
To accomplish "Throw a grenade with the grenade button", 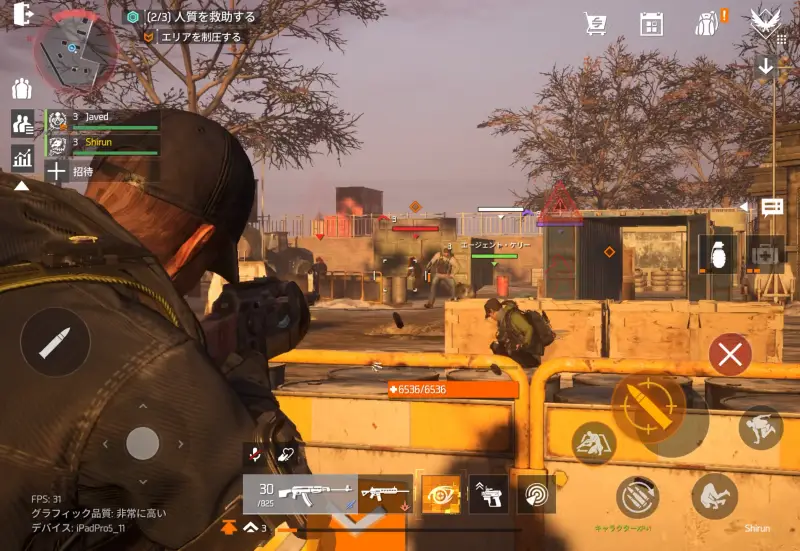I will 716,254.
